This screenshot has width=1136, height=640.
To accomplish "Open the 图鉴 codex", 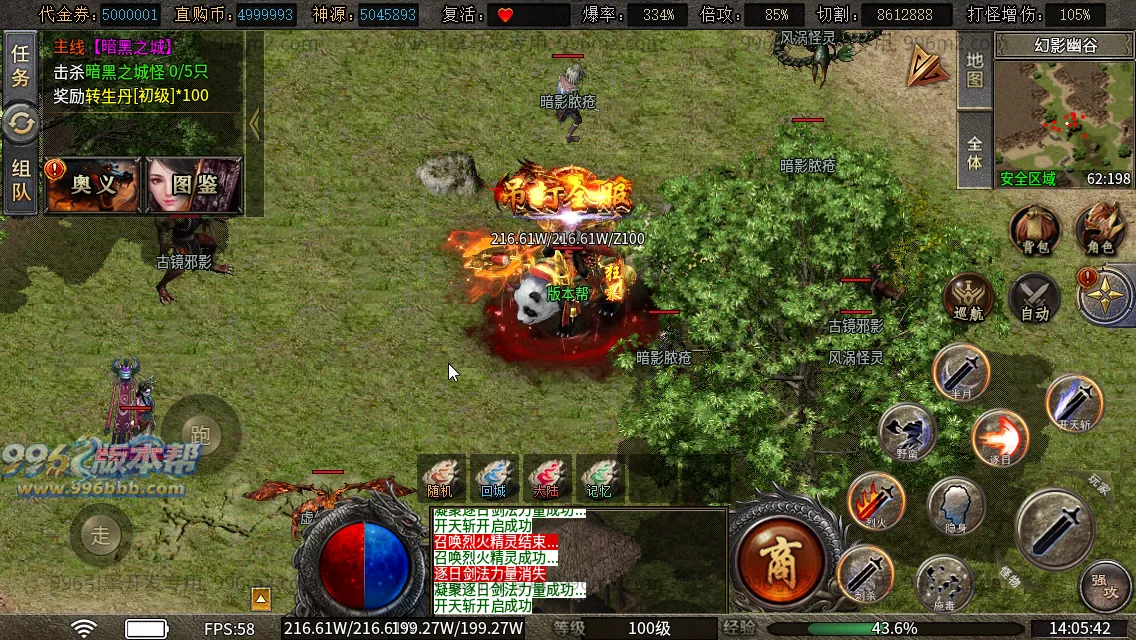I will (x=194, y=185).
